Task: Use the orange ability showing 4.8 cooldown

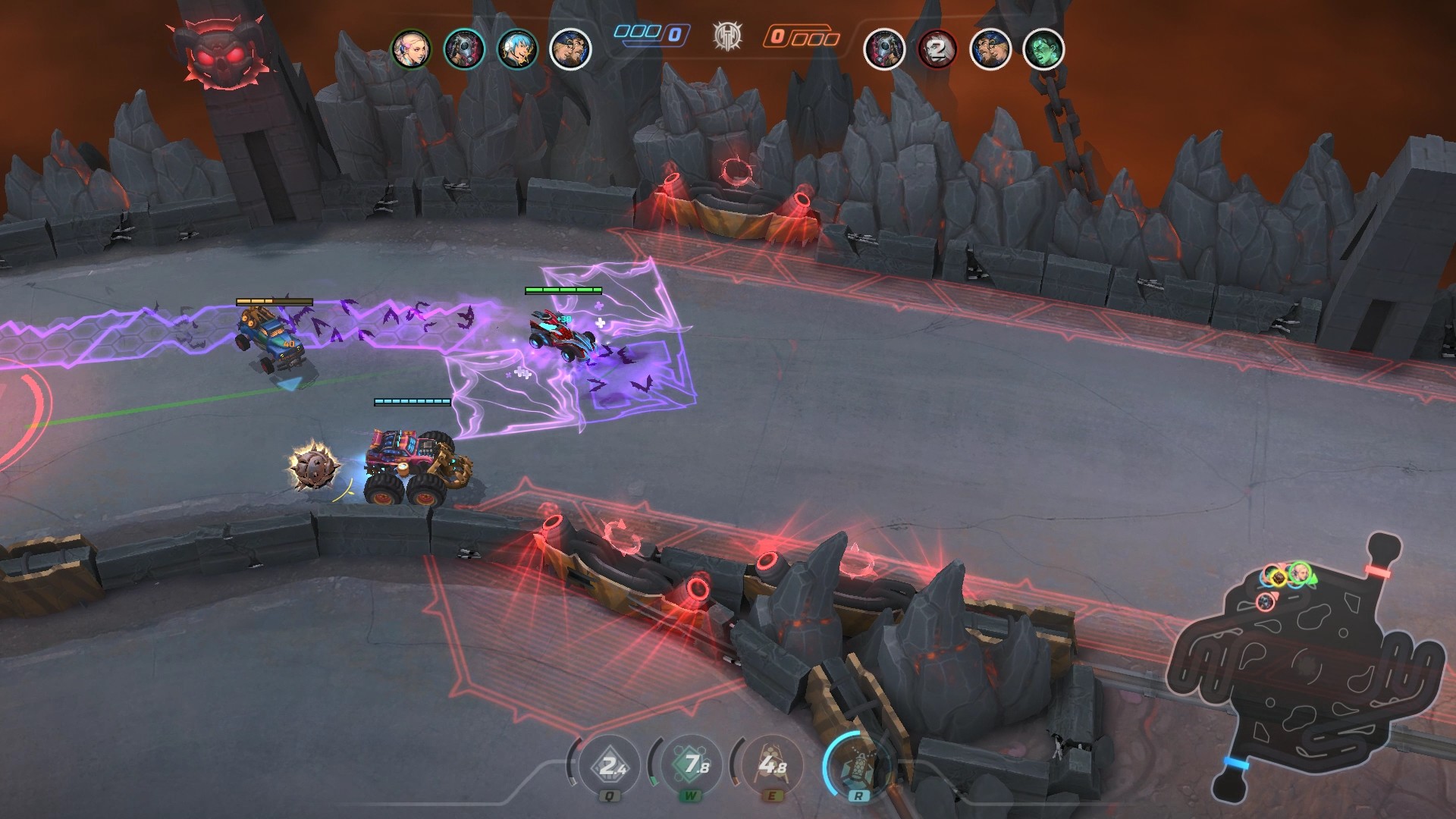Action: click(772, 766)
